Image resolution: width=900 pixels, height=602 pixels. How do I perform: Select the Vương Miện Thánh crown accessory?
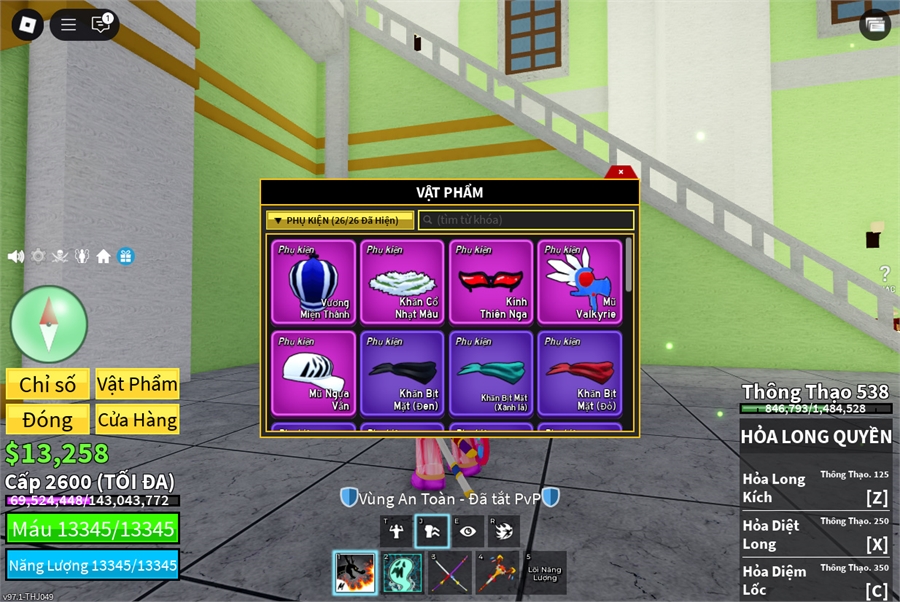[x=313, y=281]
